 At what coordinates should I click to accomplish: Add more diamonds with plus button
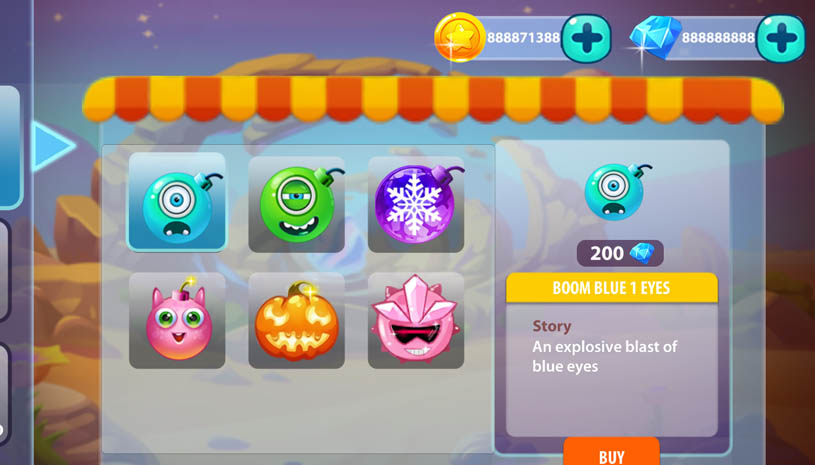point(780,39)
